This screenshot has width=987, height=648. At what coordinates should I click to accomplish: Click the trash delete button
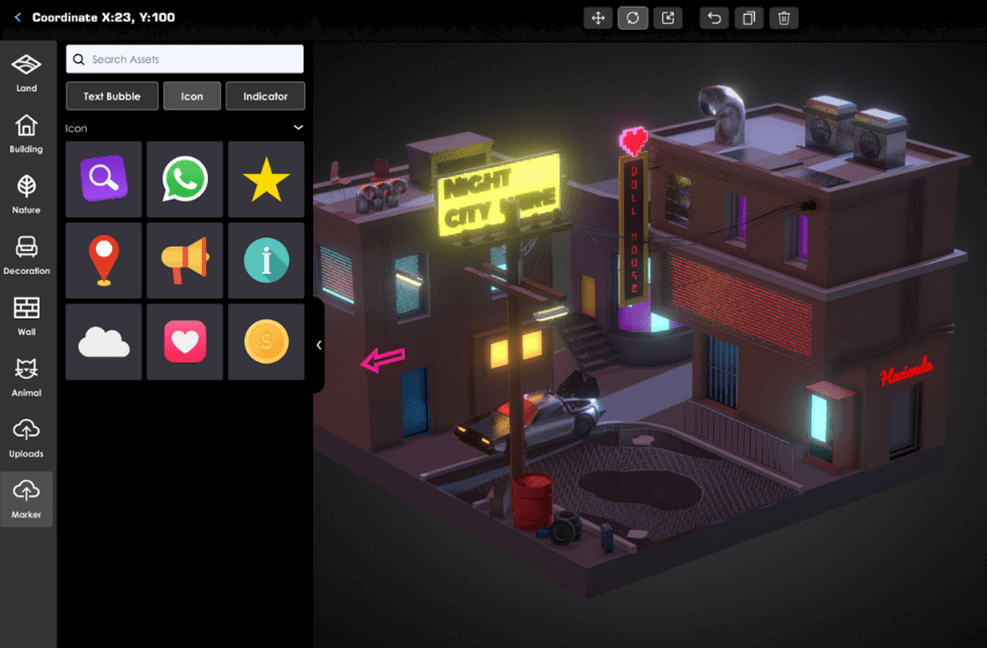coord(784,18)
